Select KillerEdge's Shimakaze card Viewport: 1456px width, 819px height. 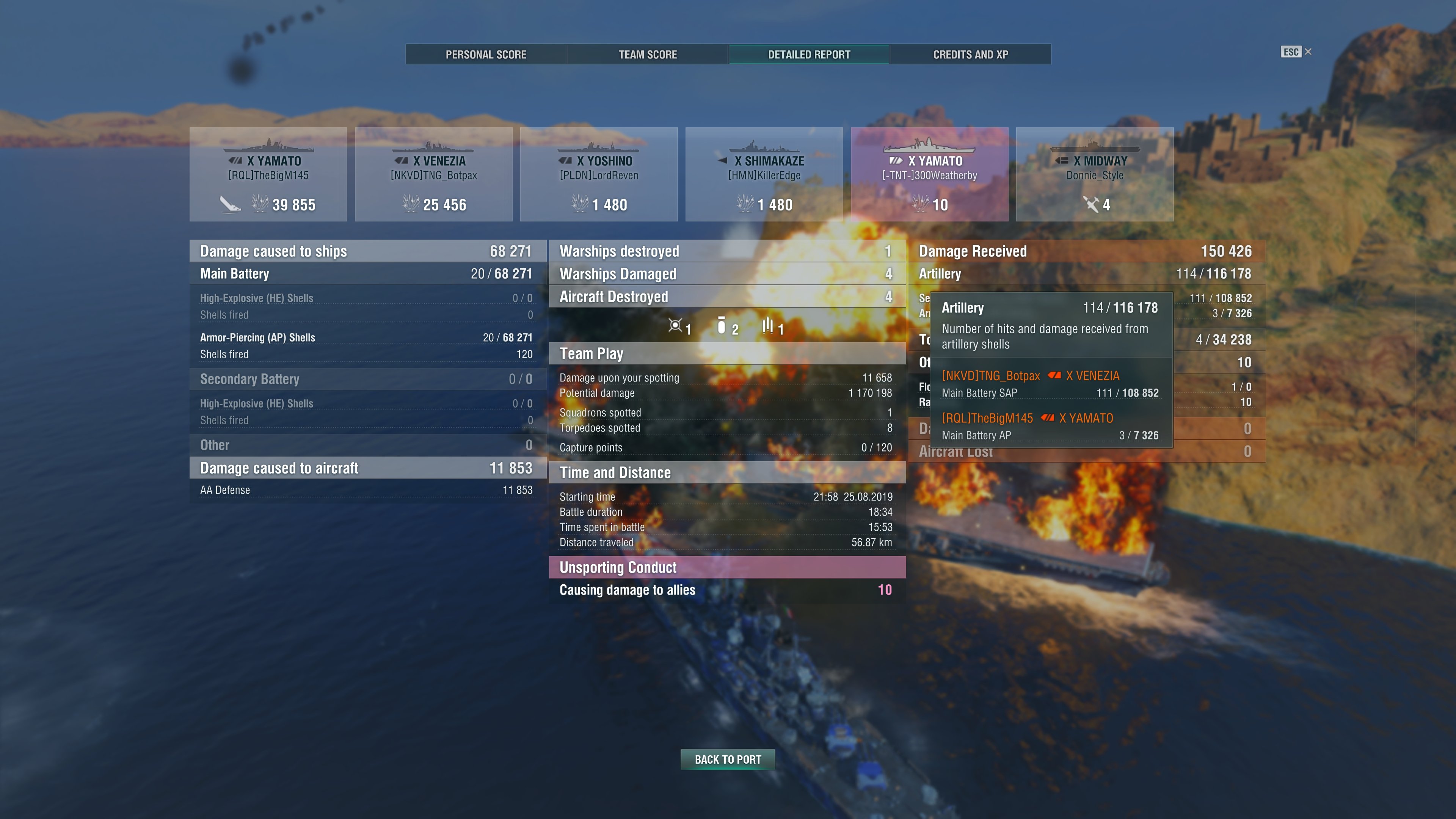click(x=764, y=174)
